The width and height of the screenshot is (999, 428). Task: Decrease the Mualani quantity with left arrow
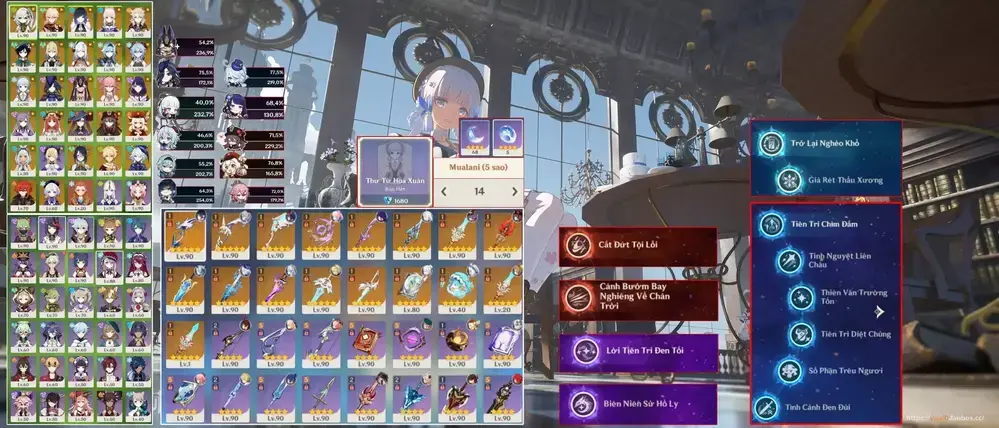[443, 191]
